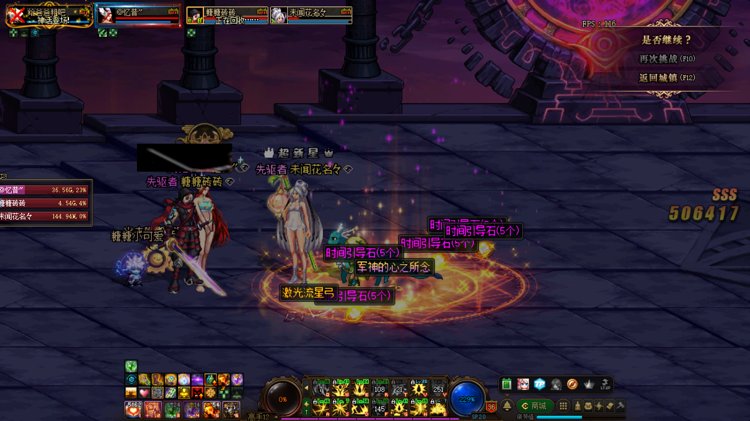Select 糖糖砖砖 row in damage meter

45,202
